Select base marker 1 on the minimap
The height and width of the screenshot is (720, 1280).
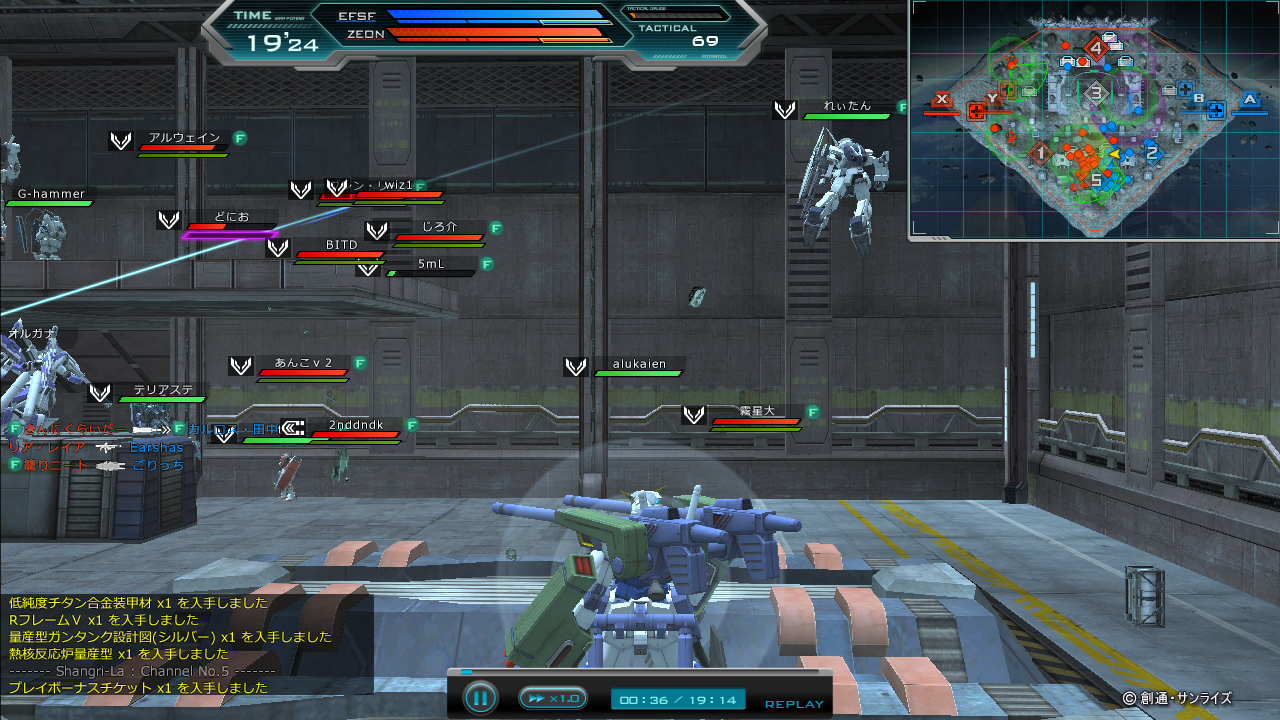point(1040,153)
